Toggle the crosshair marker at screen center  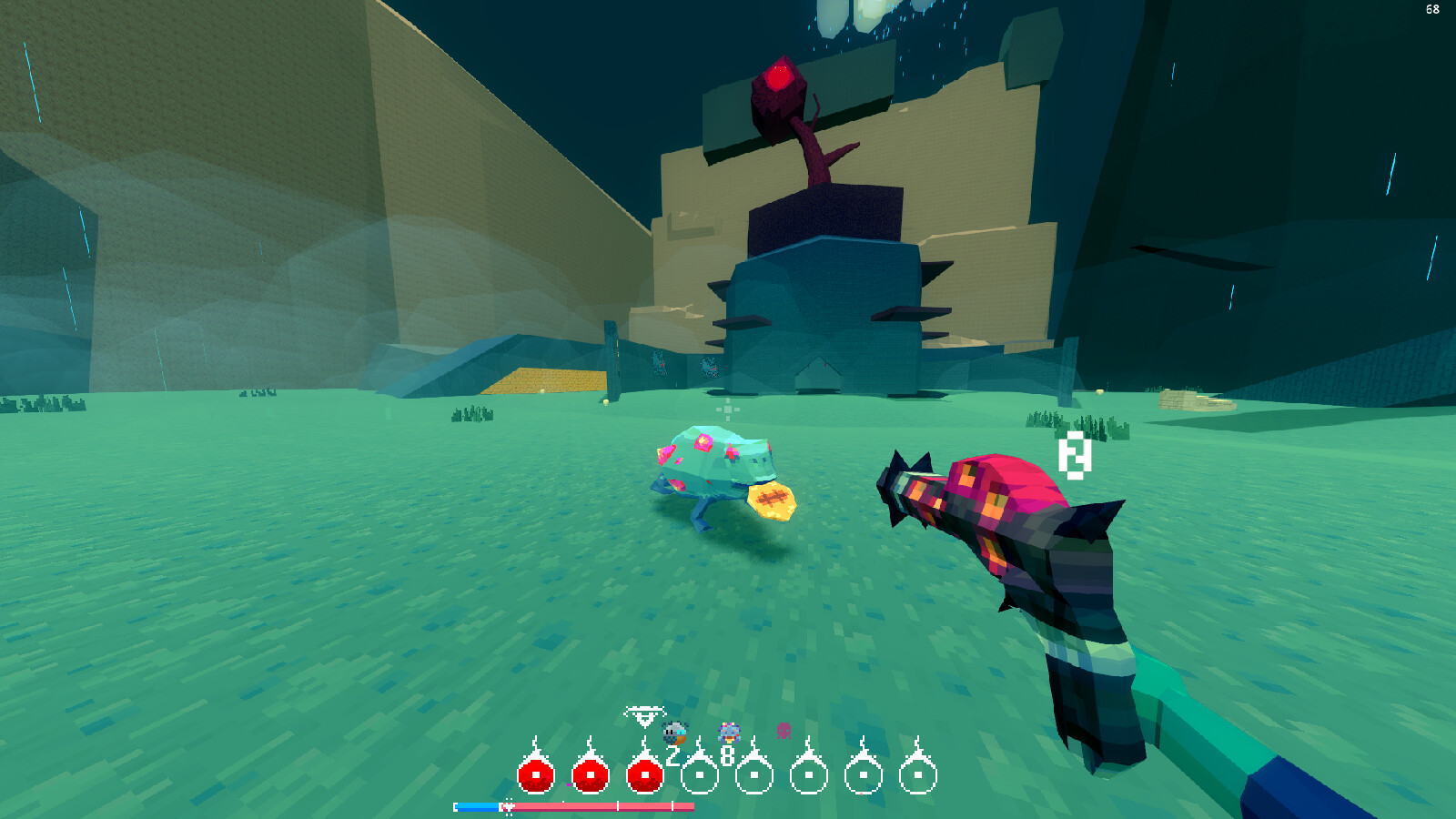(x=728, y=409)
